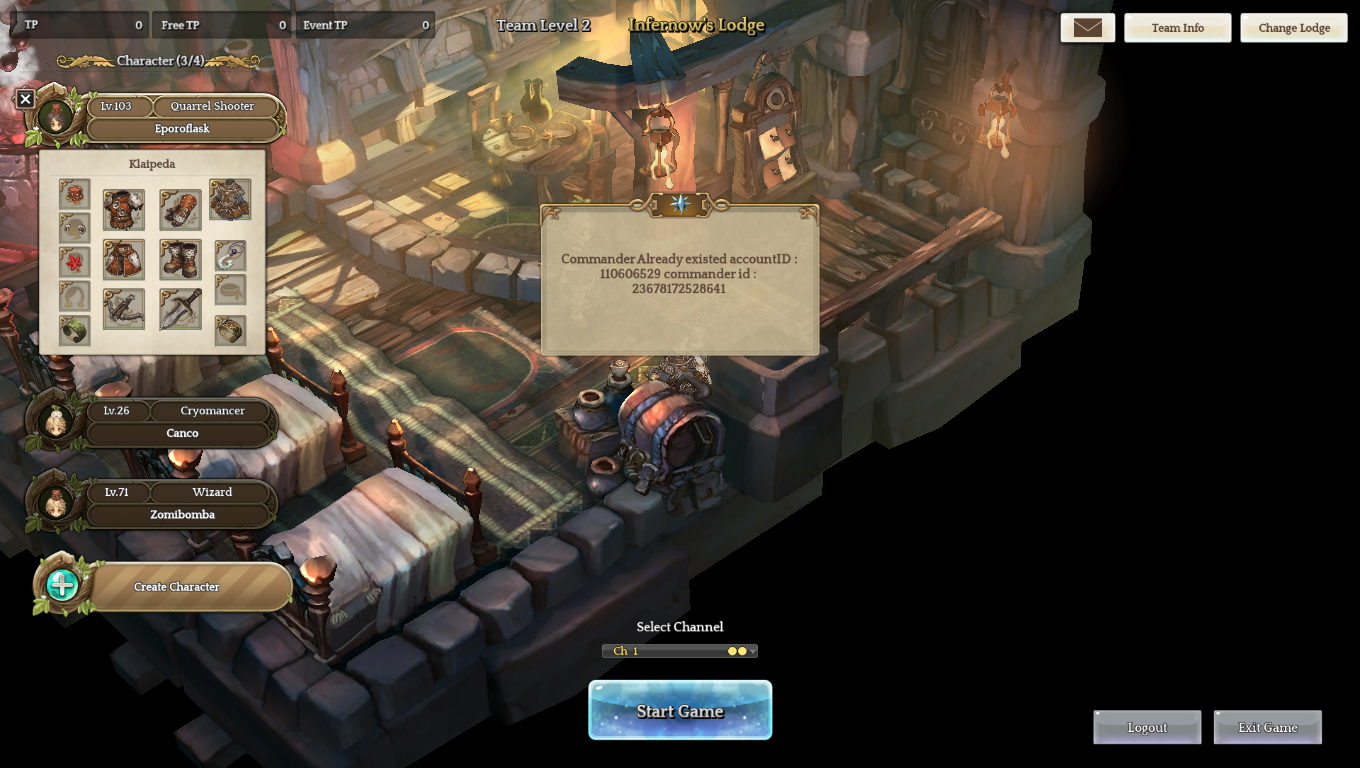
Task: Log out of the account
Action: [1147, 727]
